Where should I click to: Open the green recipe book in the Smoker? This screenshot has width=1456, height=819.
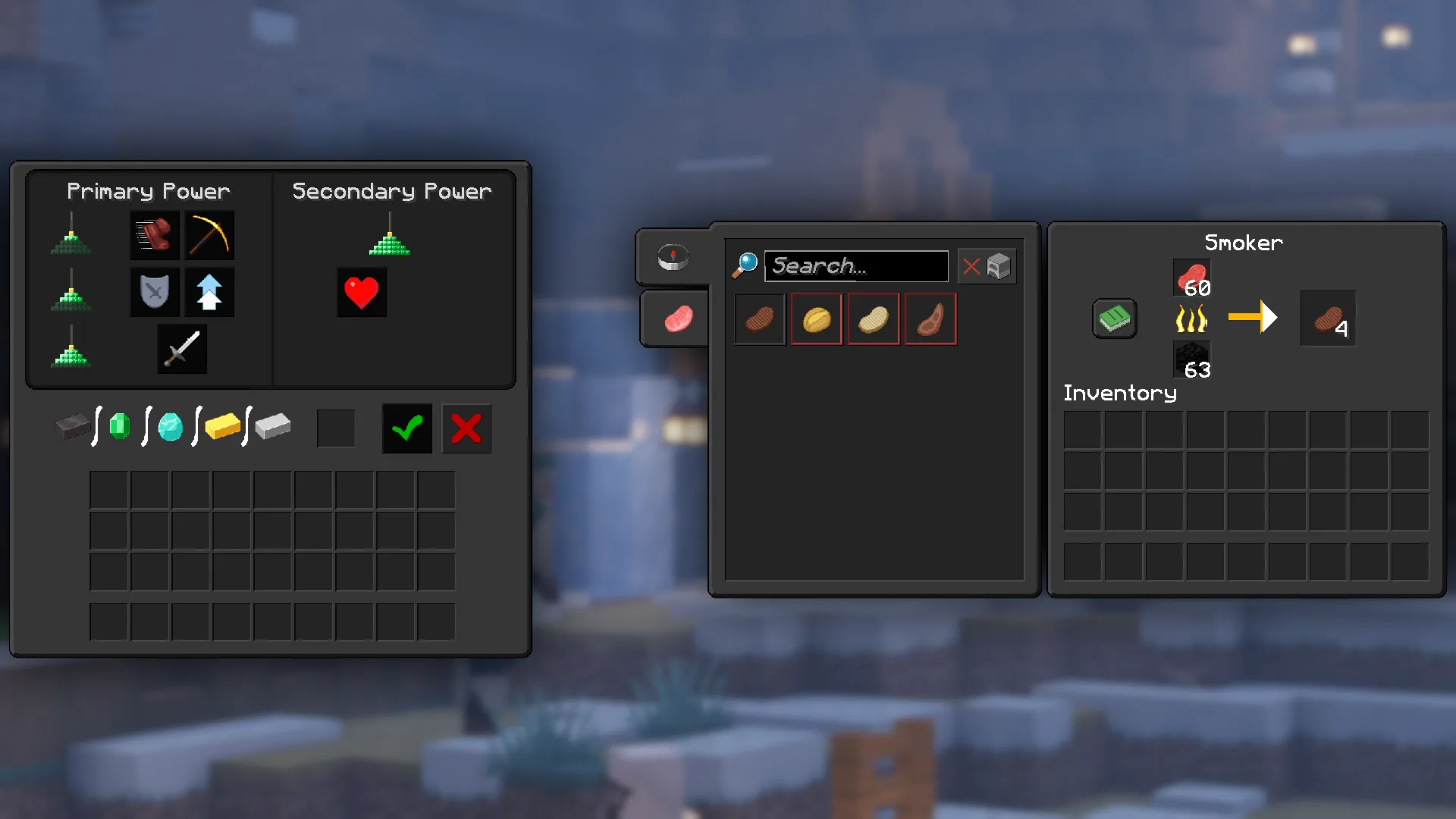click(x=1114, y=318)
